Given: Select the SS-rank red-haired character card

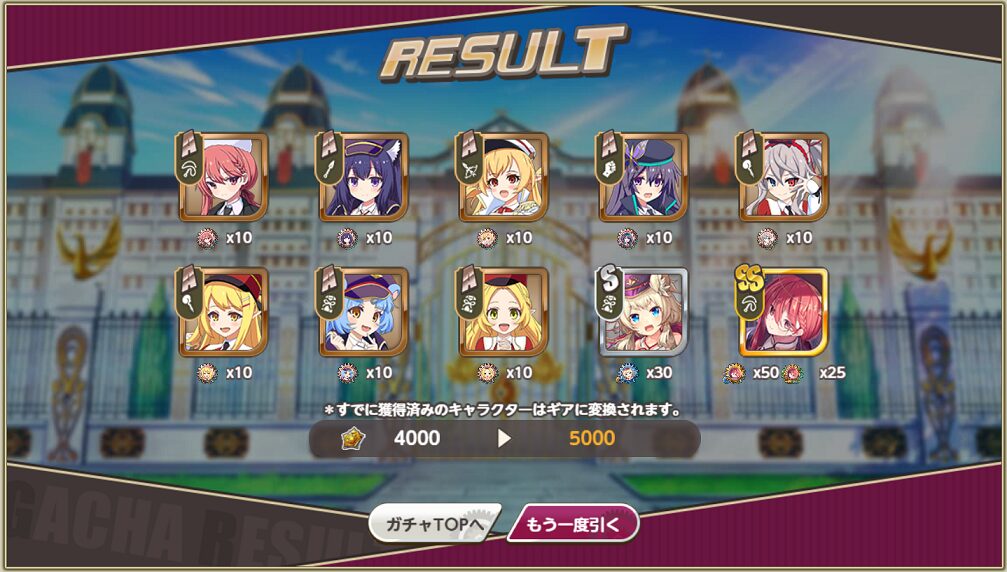Looking at the screenshot, I should (x=783, y=312).
